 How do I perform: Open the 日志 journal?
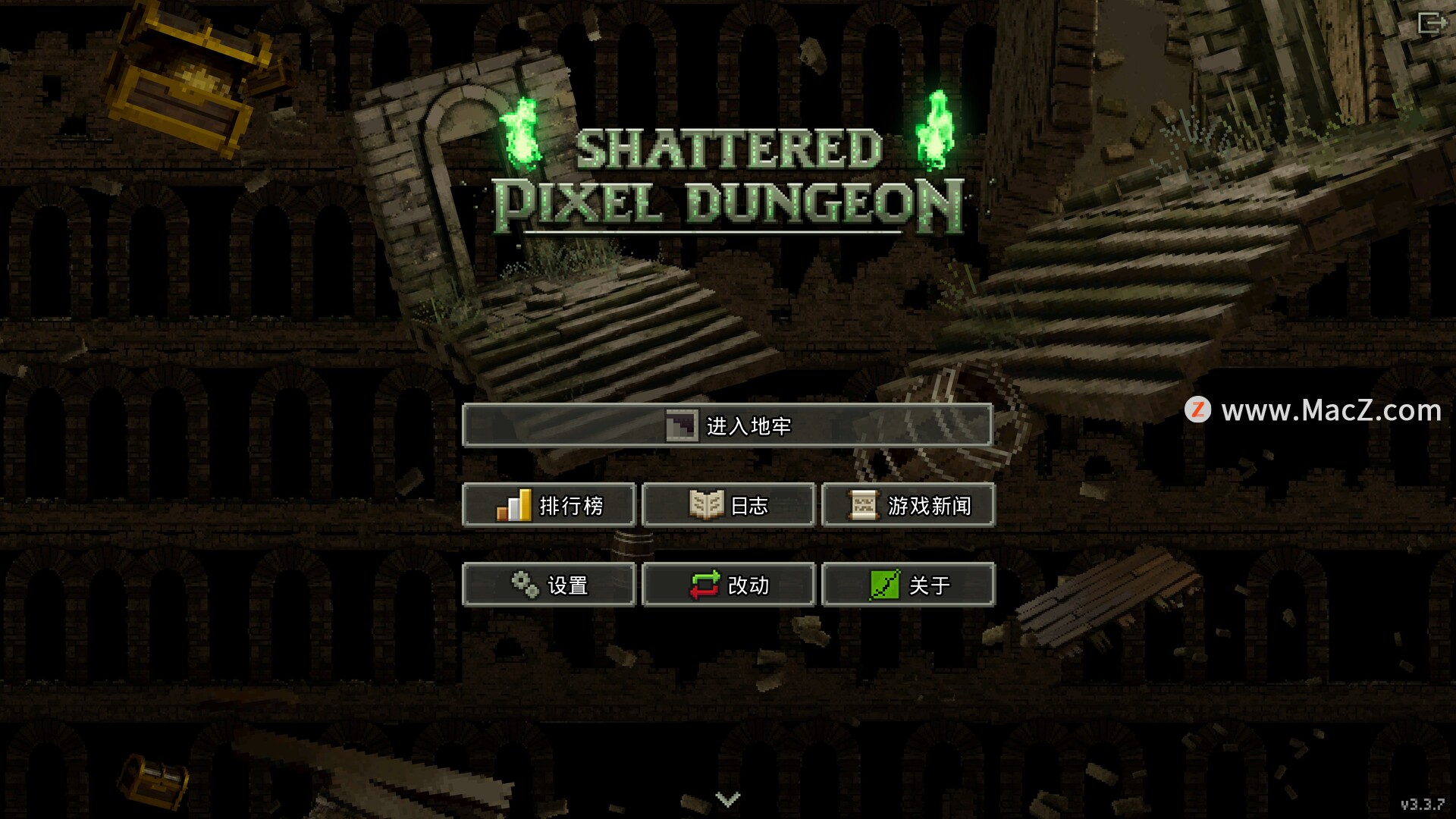728,505
